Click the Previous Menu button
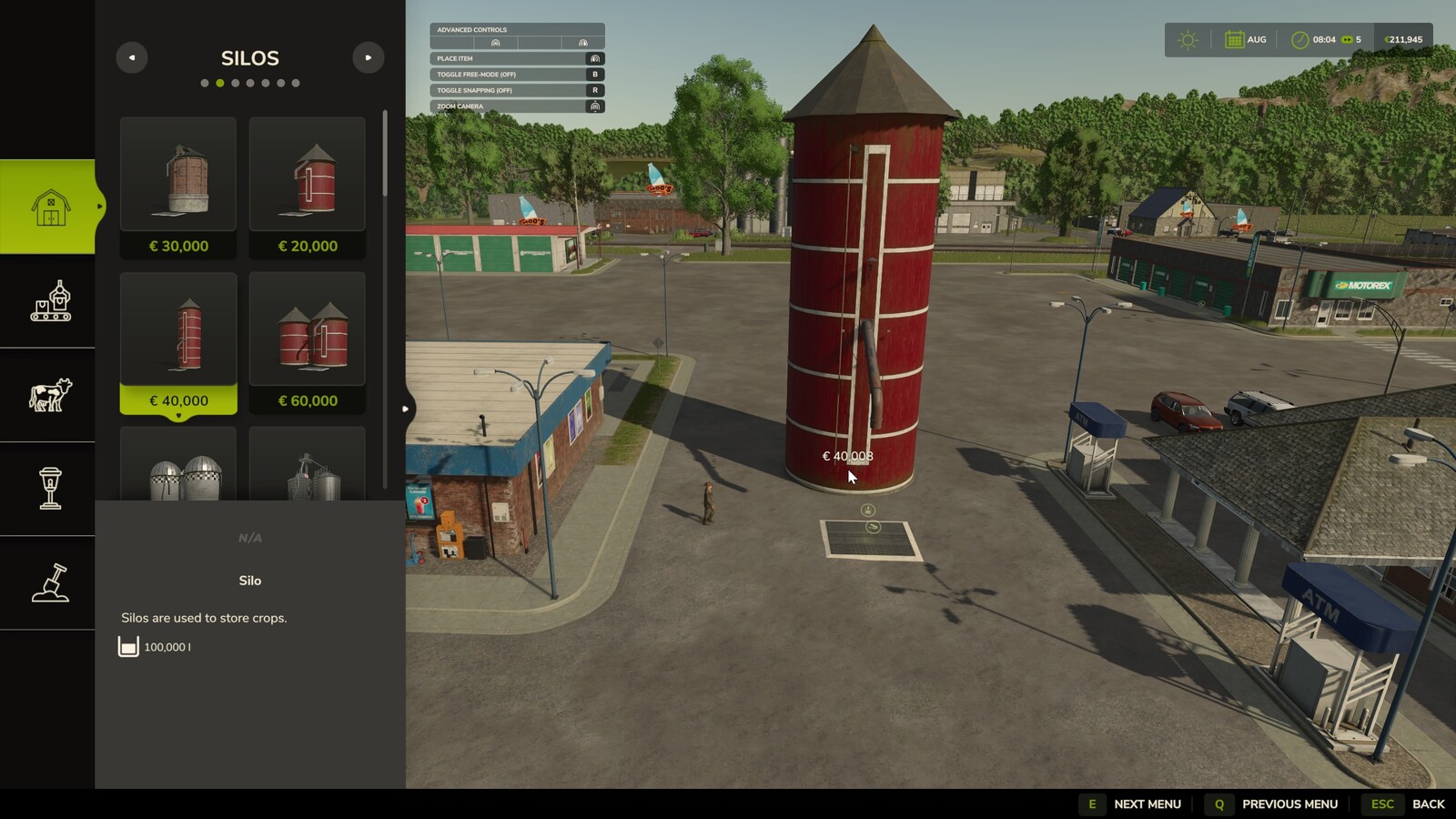 point(1272,804)
